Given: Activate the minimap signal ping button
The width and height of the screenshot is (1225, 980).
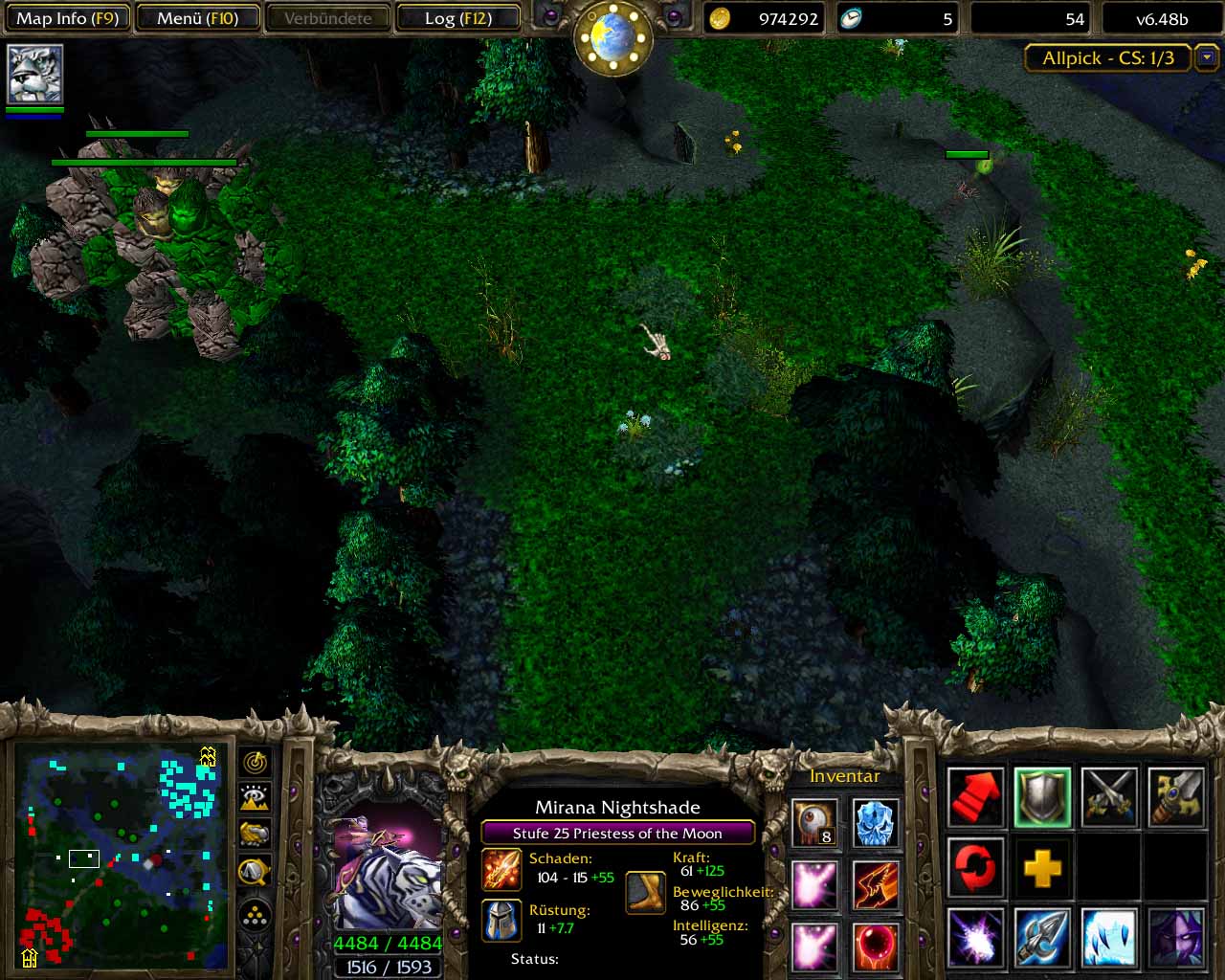Looking at the screenshot, I should pyautogui.click(x=256, y=763).
